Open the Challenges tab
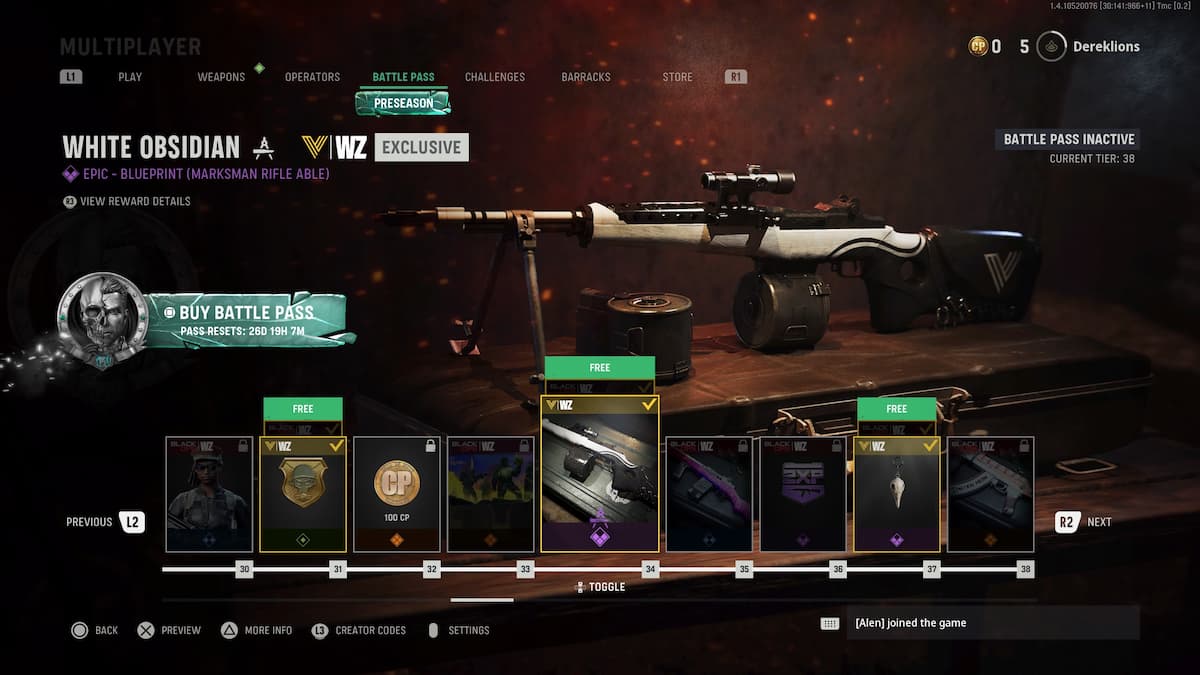This screenshot has width=1200, height=675. coord(495,77)
